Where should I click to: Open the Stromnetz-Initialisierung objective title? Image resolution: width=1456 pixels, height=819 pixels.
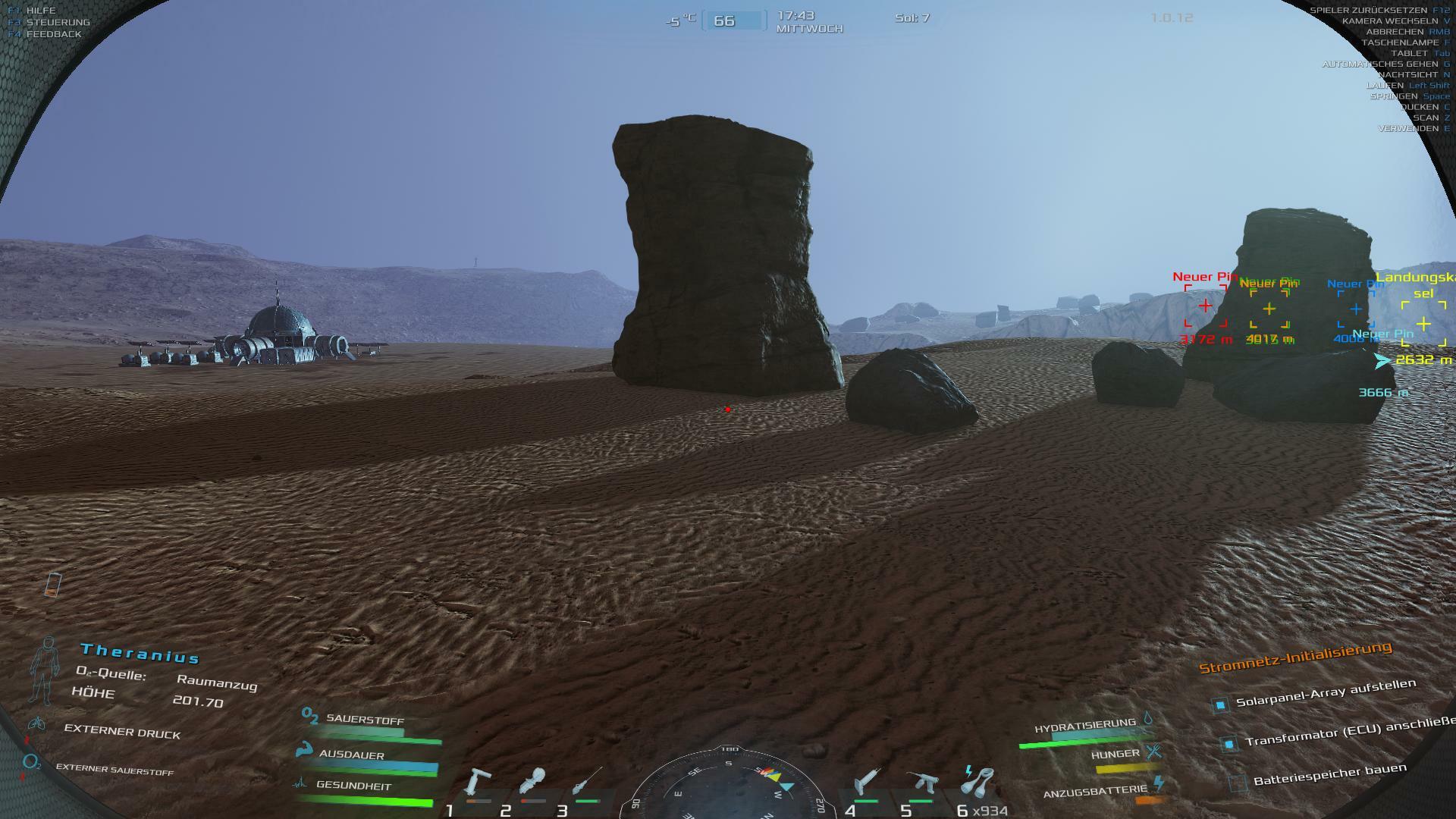[1295, 657]
